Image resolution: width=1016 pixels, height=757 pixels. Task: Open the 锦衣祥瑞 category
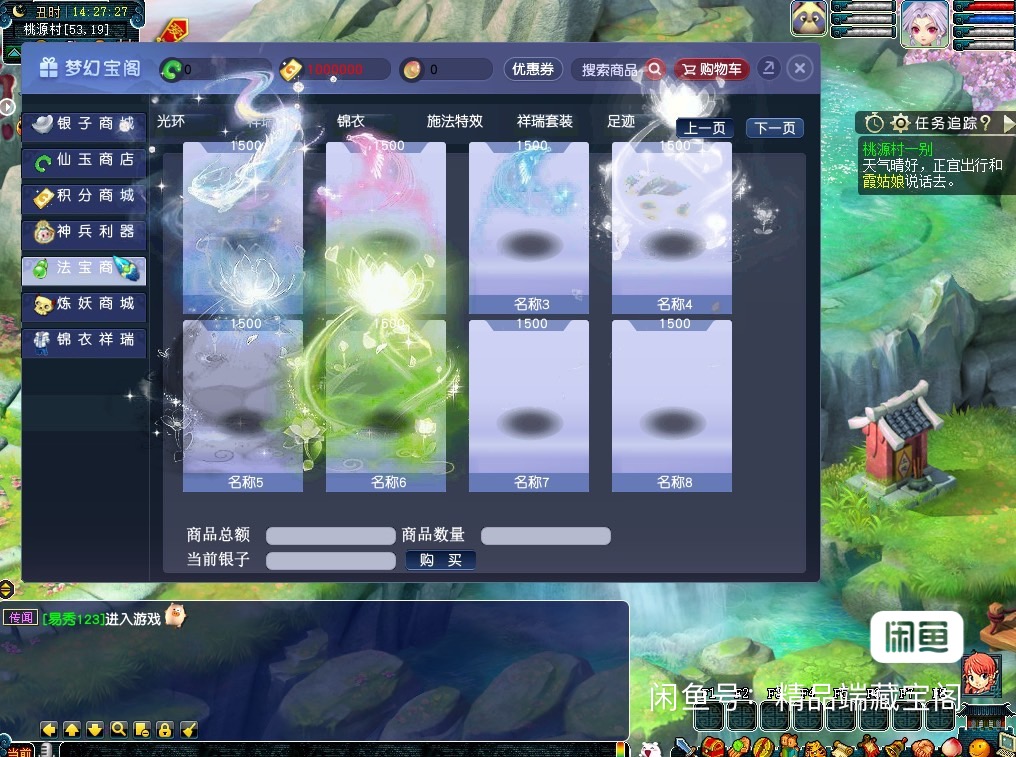click(84, 340)
